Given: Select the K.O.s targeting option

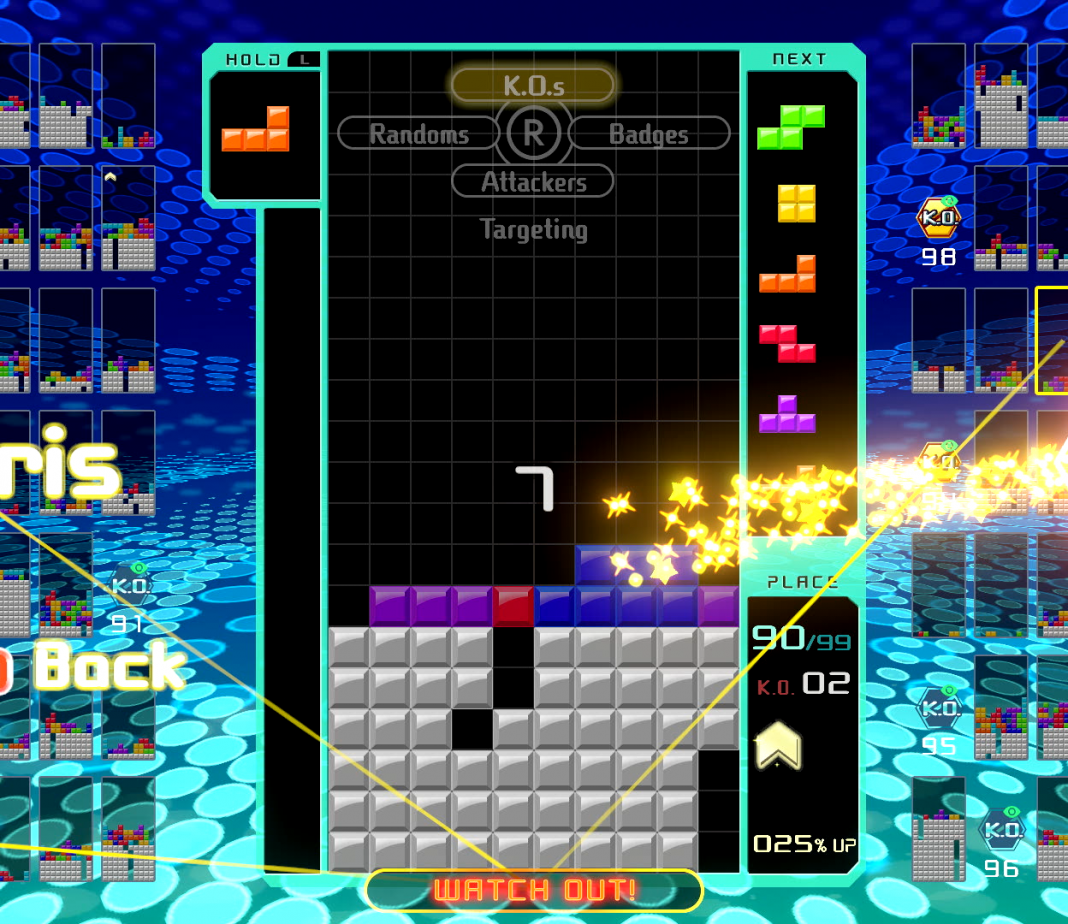Looking at the screenshot, I should (532, 85).
